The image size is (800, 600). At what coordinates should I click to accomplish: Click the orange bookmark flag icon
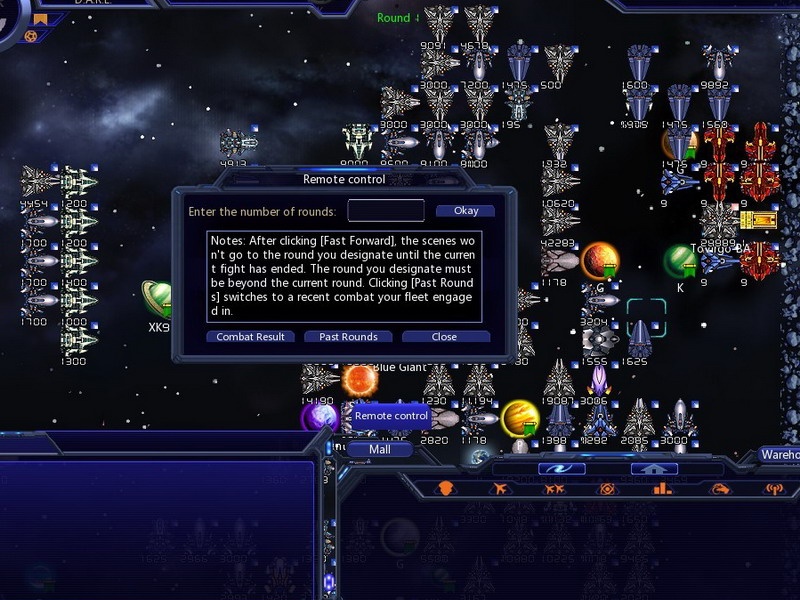pos(41,19)
